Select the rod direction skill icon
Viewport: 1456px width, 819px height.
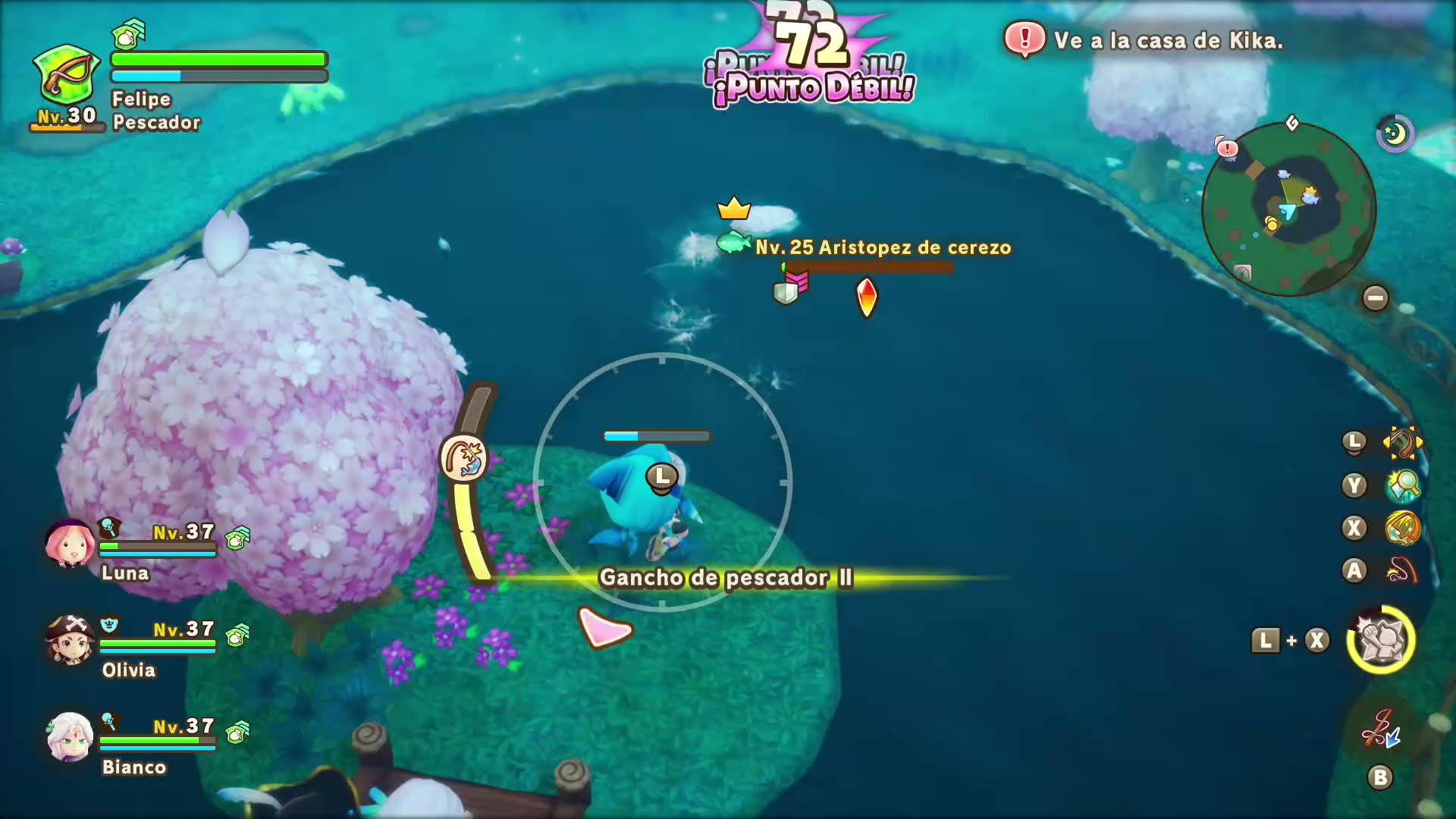click(x=1402, y=443)
